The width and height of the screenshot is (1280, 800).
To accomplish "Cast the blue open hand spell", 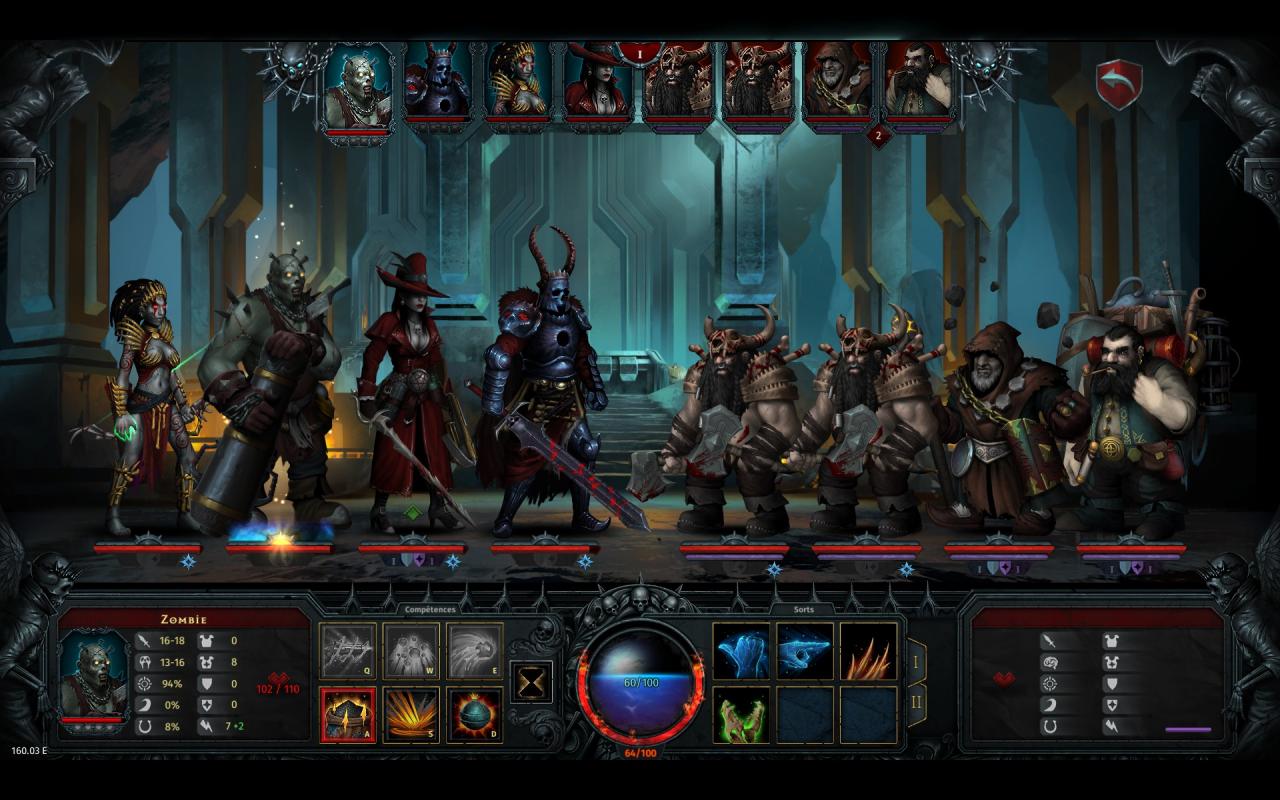I will tap(741, 651).
